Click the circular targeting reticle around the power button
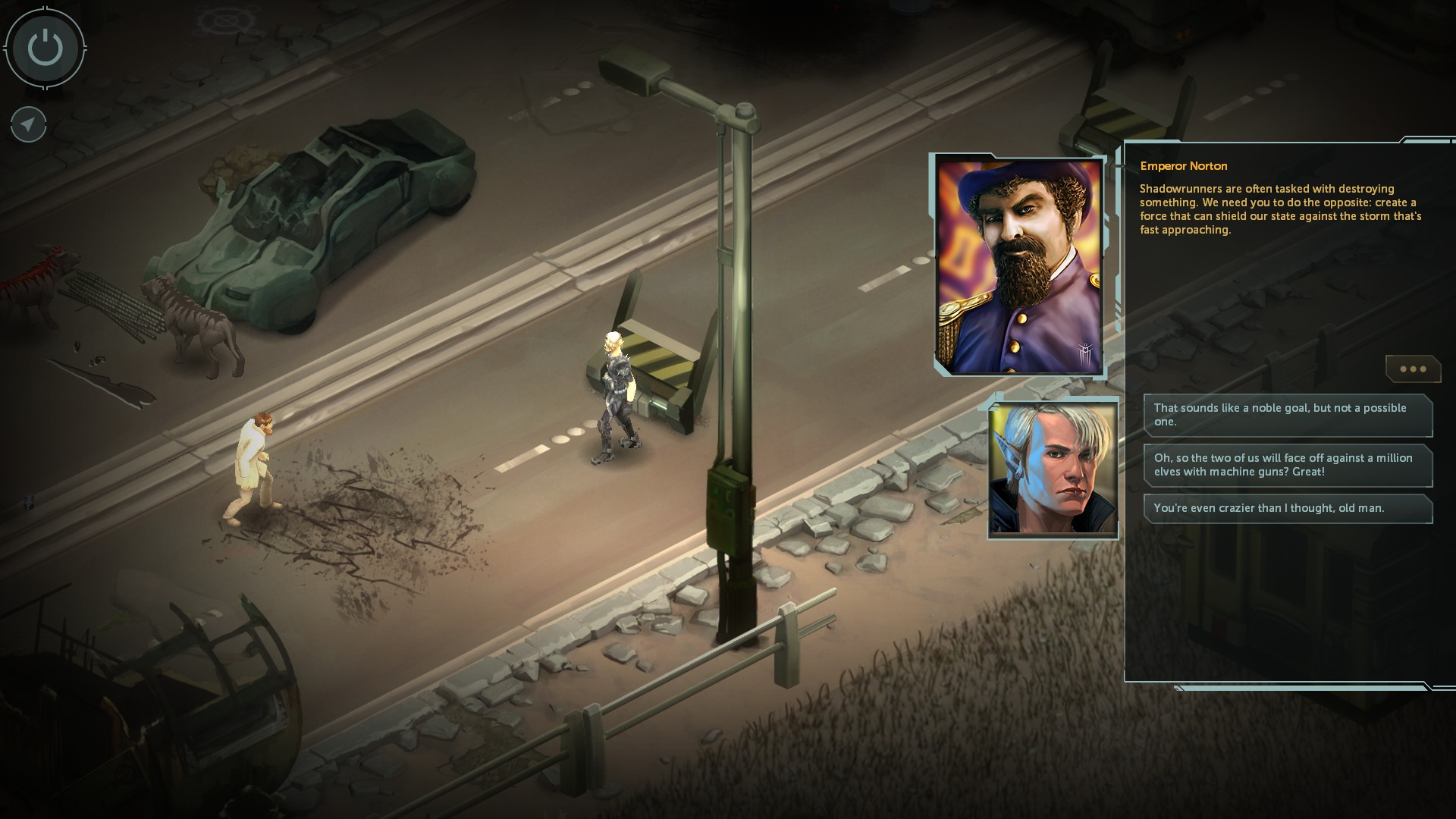This screenshot has height=819, width=1456. point(44,48)
